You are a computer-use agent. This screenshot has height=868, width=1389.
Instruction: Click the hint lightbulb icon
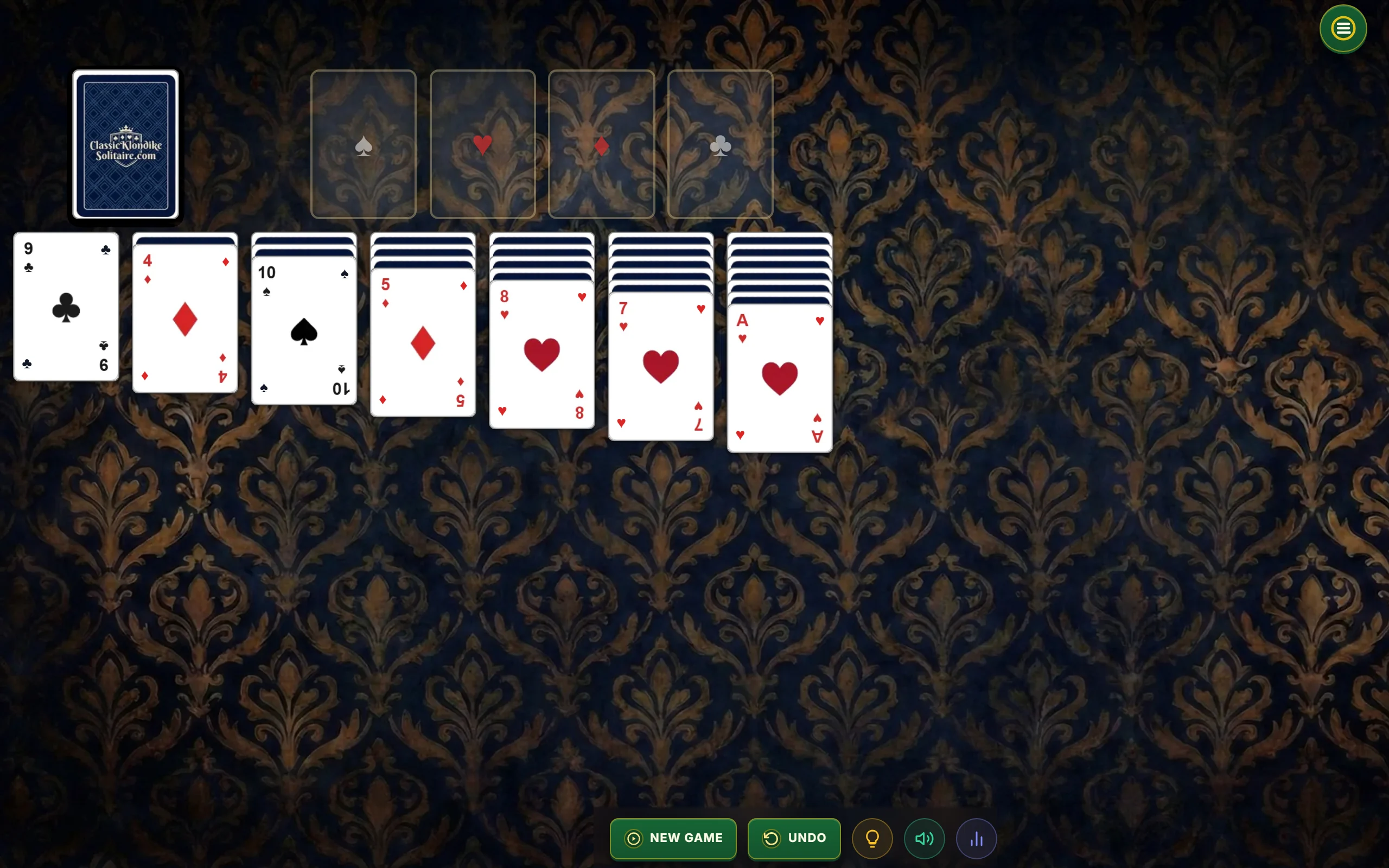872,838
